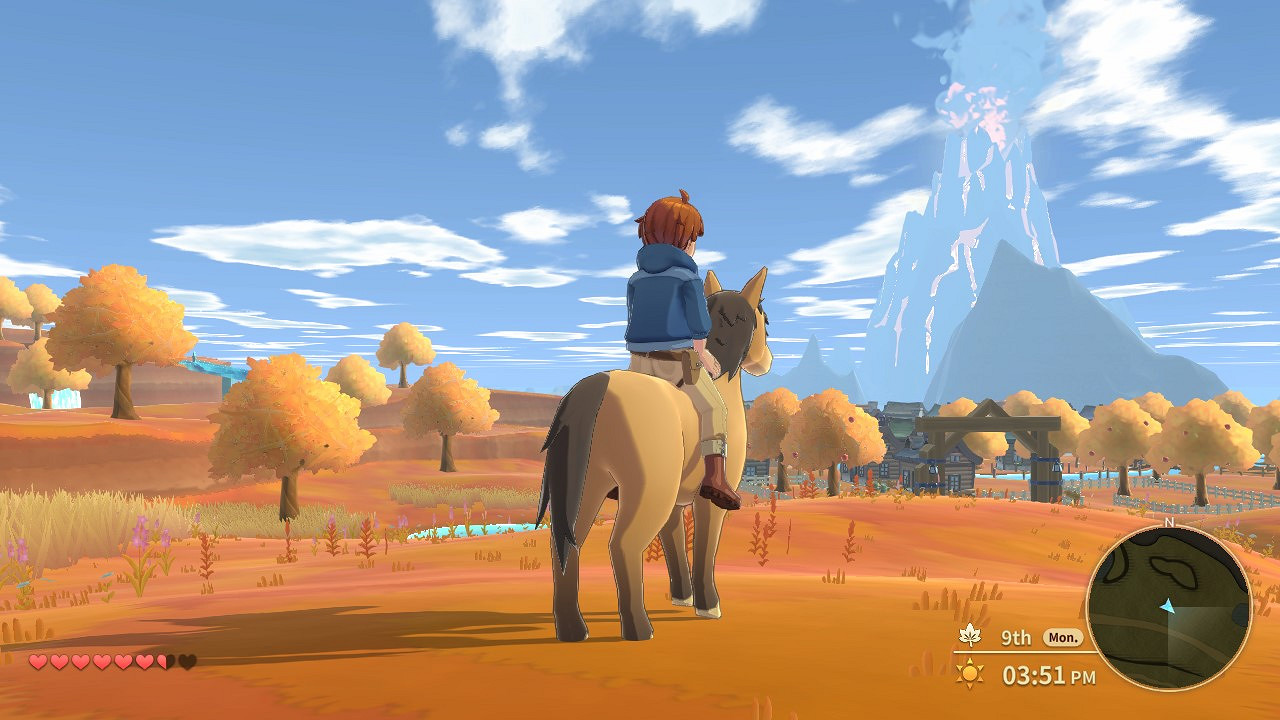This screenshot has width=1280, height=720.
Task: Select the sun weather icon
Action: (969, 672)
